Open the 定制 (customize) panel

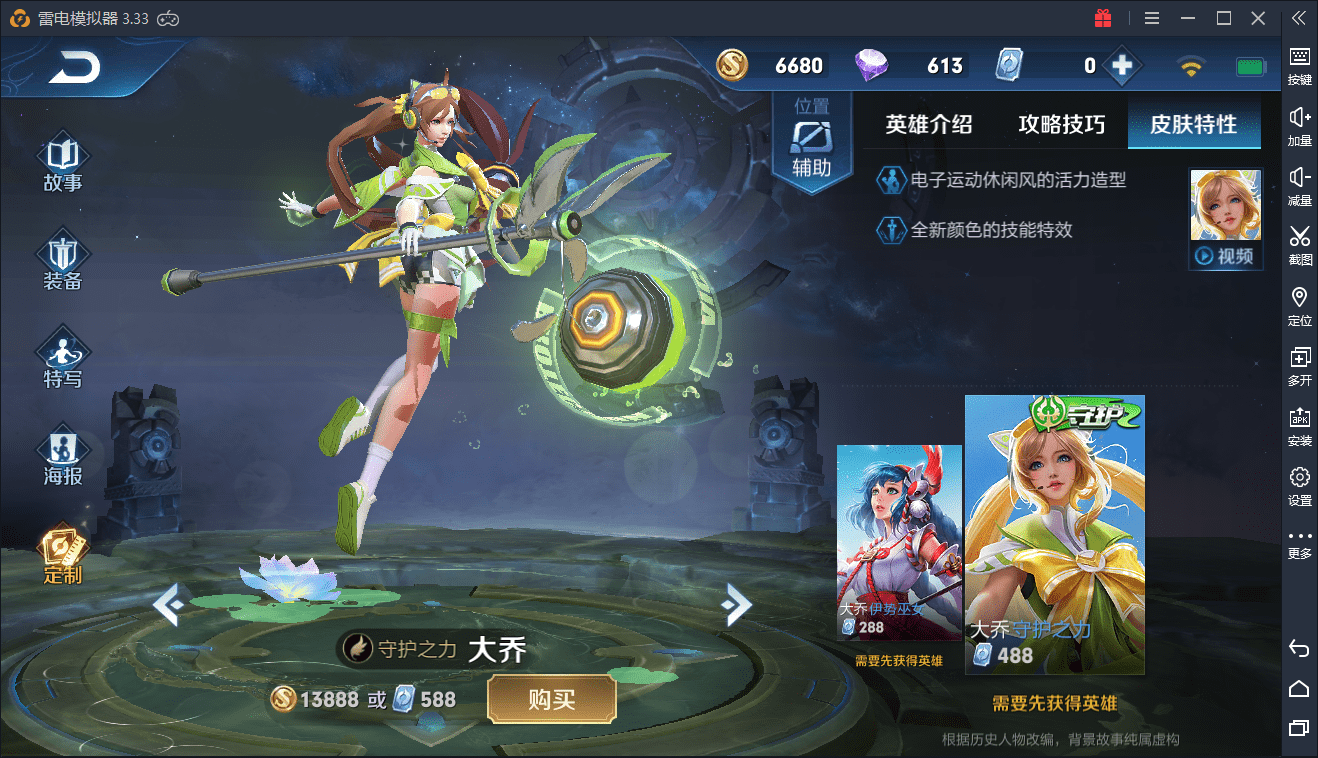click(62, 550)
